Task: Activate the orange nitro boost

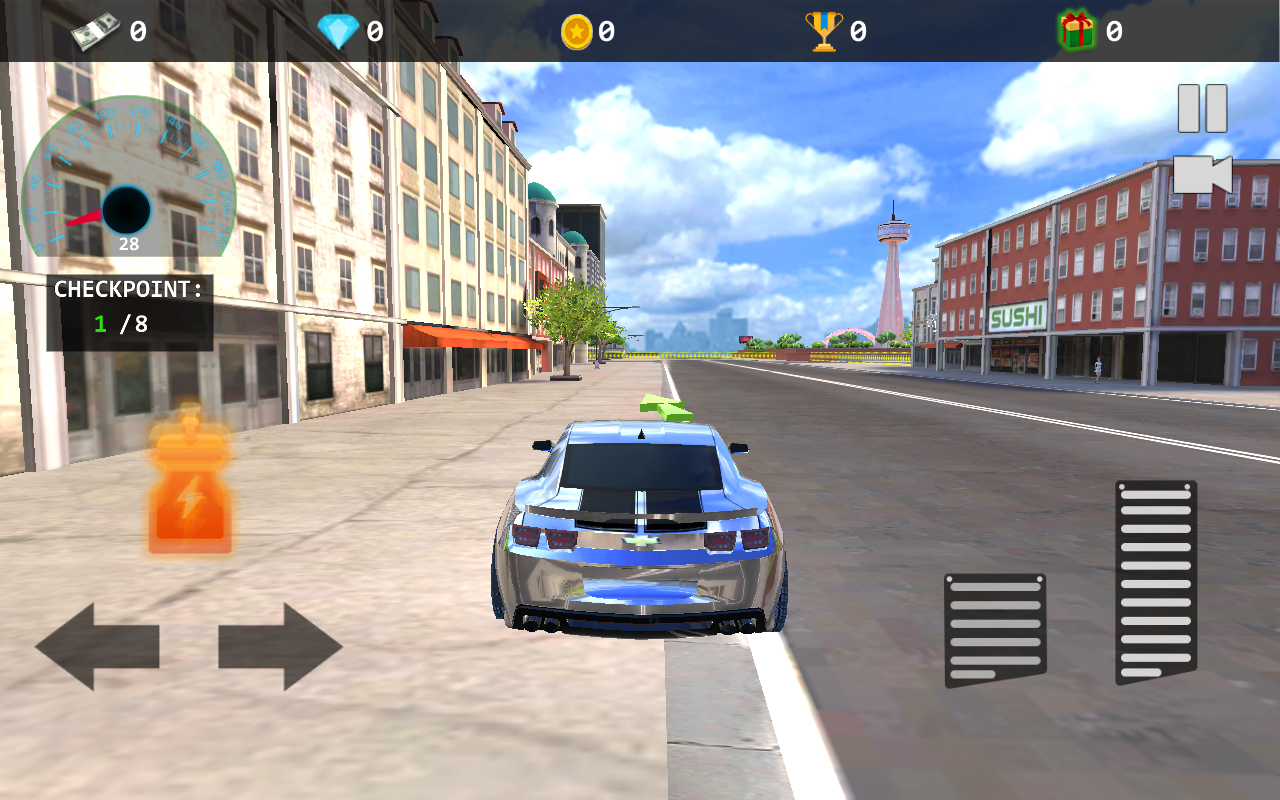Action: (x=190, y=490)
